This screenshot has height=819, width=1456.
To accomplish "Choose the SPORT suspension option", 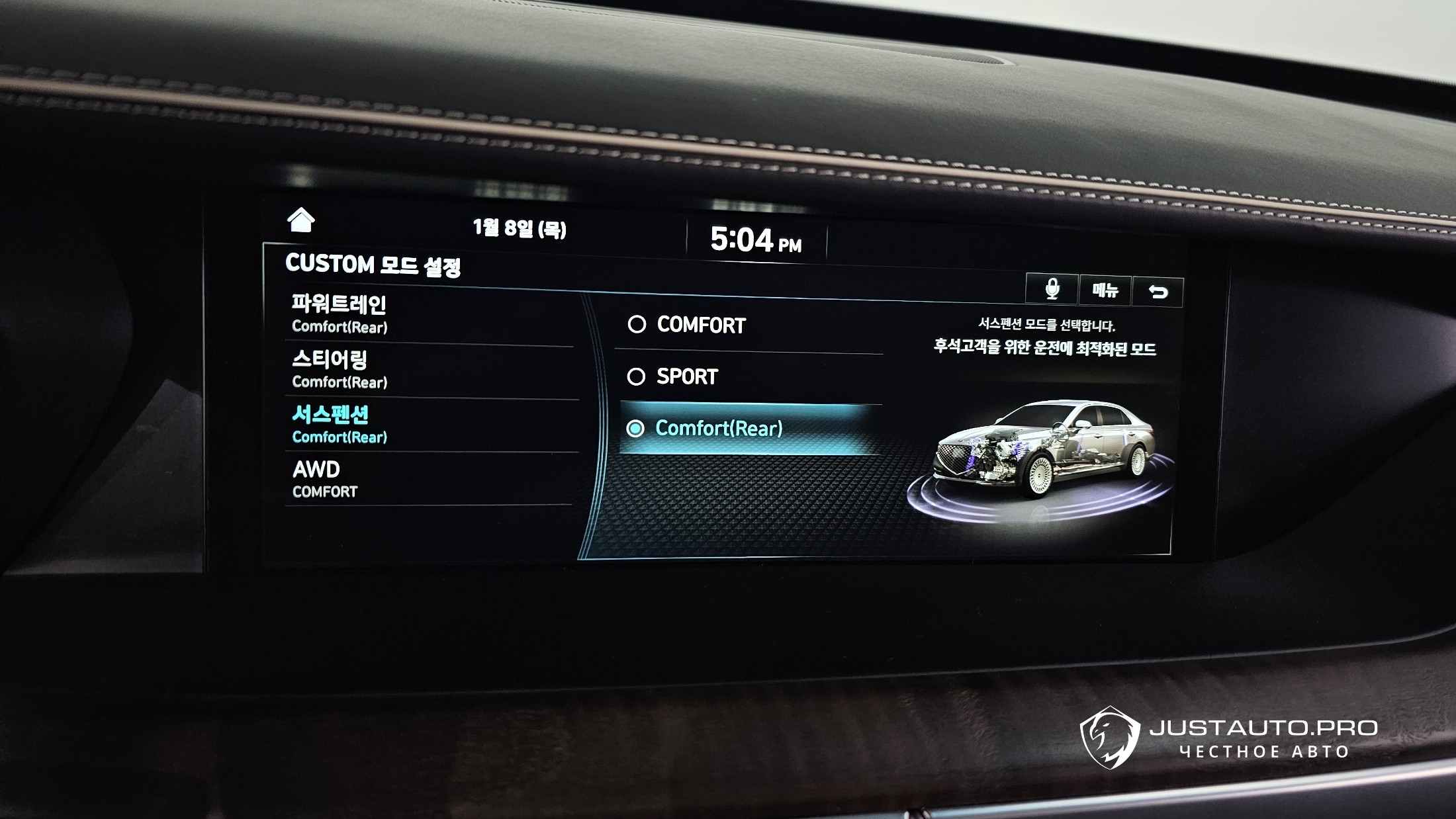I will [748, 377].
